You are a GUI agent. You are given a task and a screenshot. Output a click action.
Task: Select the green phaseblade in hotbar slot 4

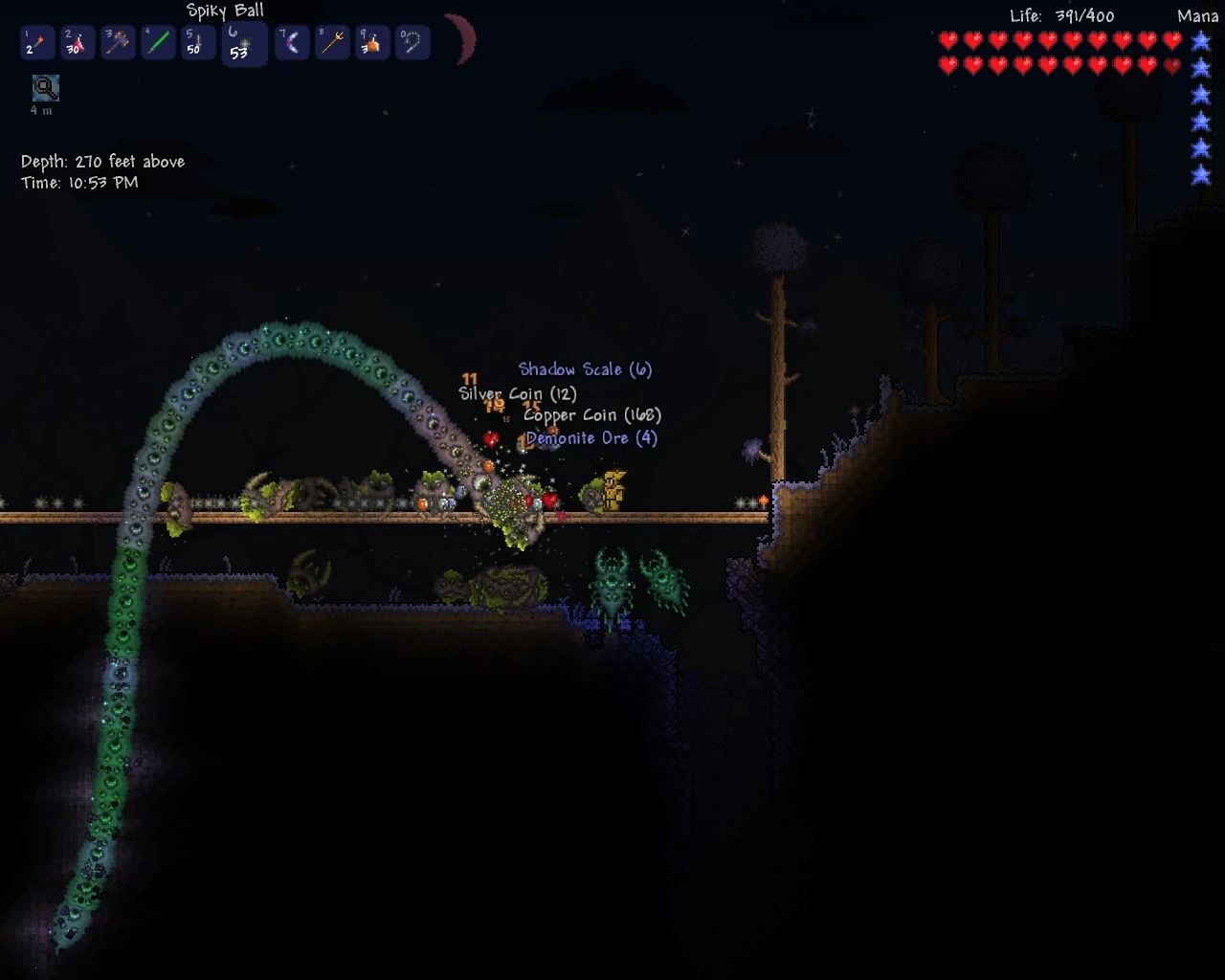coord(157,44)
